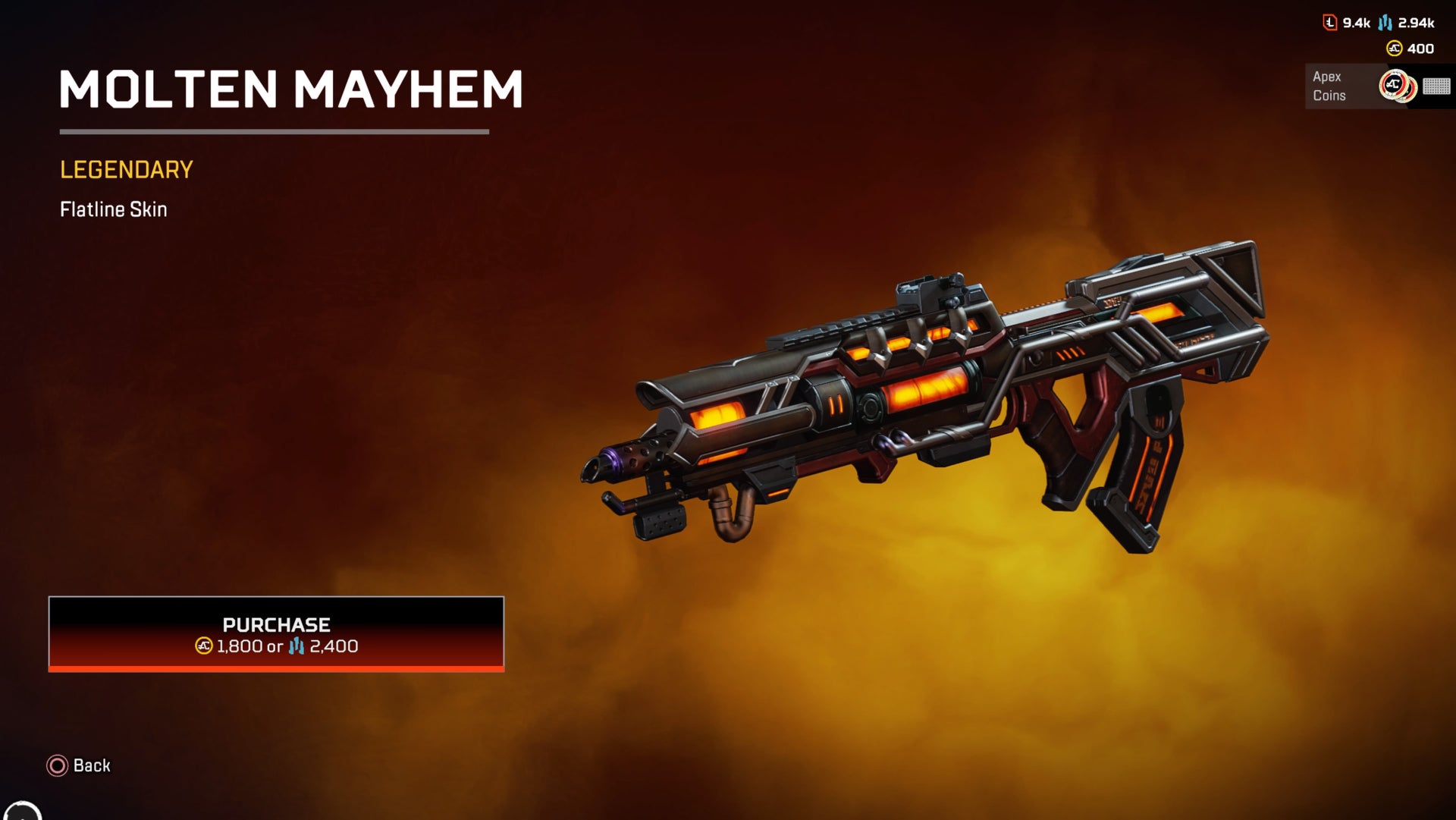Click the grid keypad icon beside Apex Coins
This screenshot has height=820, width=1456.
click(x=1439, y=87)
